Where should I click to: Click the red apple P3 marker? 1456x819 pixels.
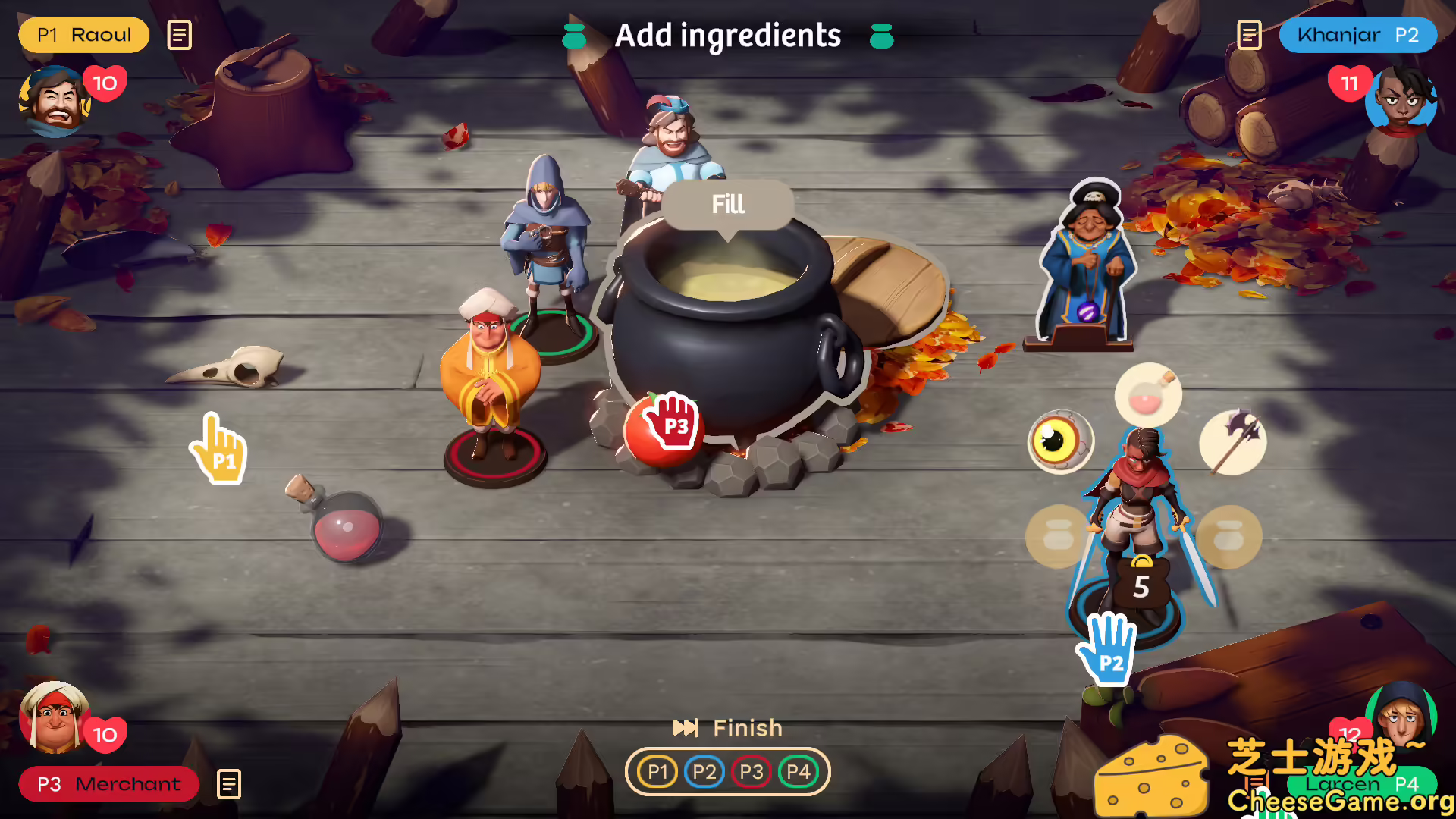666,427
